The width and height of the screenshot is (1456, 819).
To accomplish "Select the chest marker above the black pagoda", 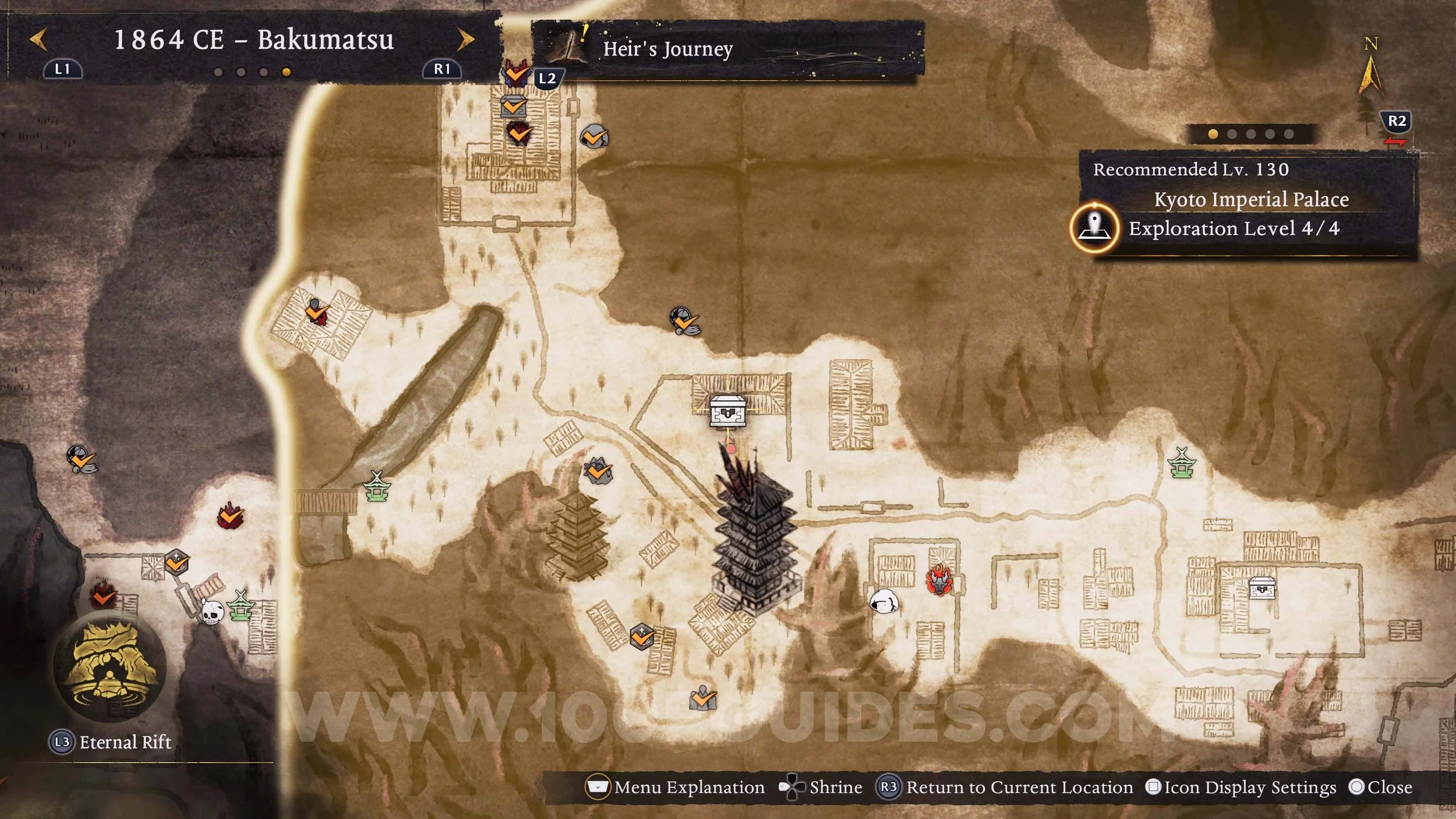I will [727, 410].
